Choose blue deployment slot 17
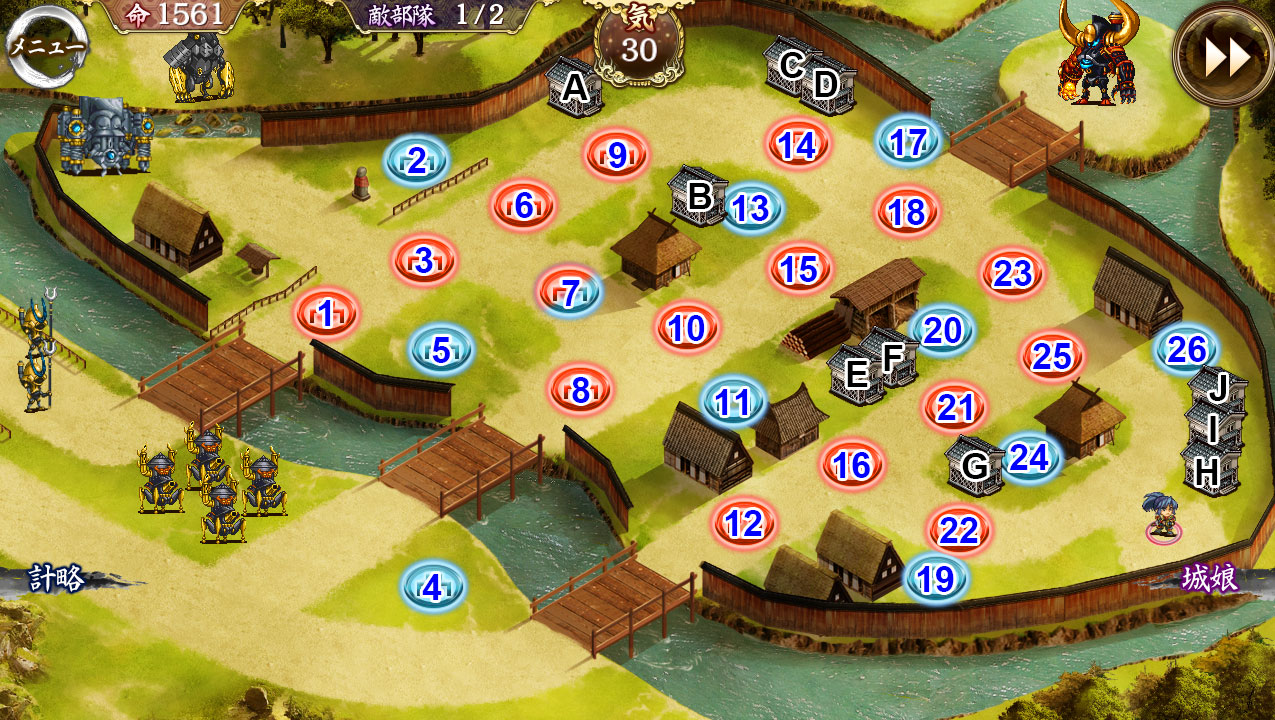Image resolution: width=1275 pixels, height=720 pixels. 908,142
